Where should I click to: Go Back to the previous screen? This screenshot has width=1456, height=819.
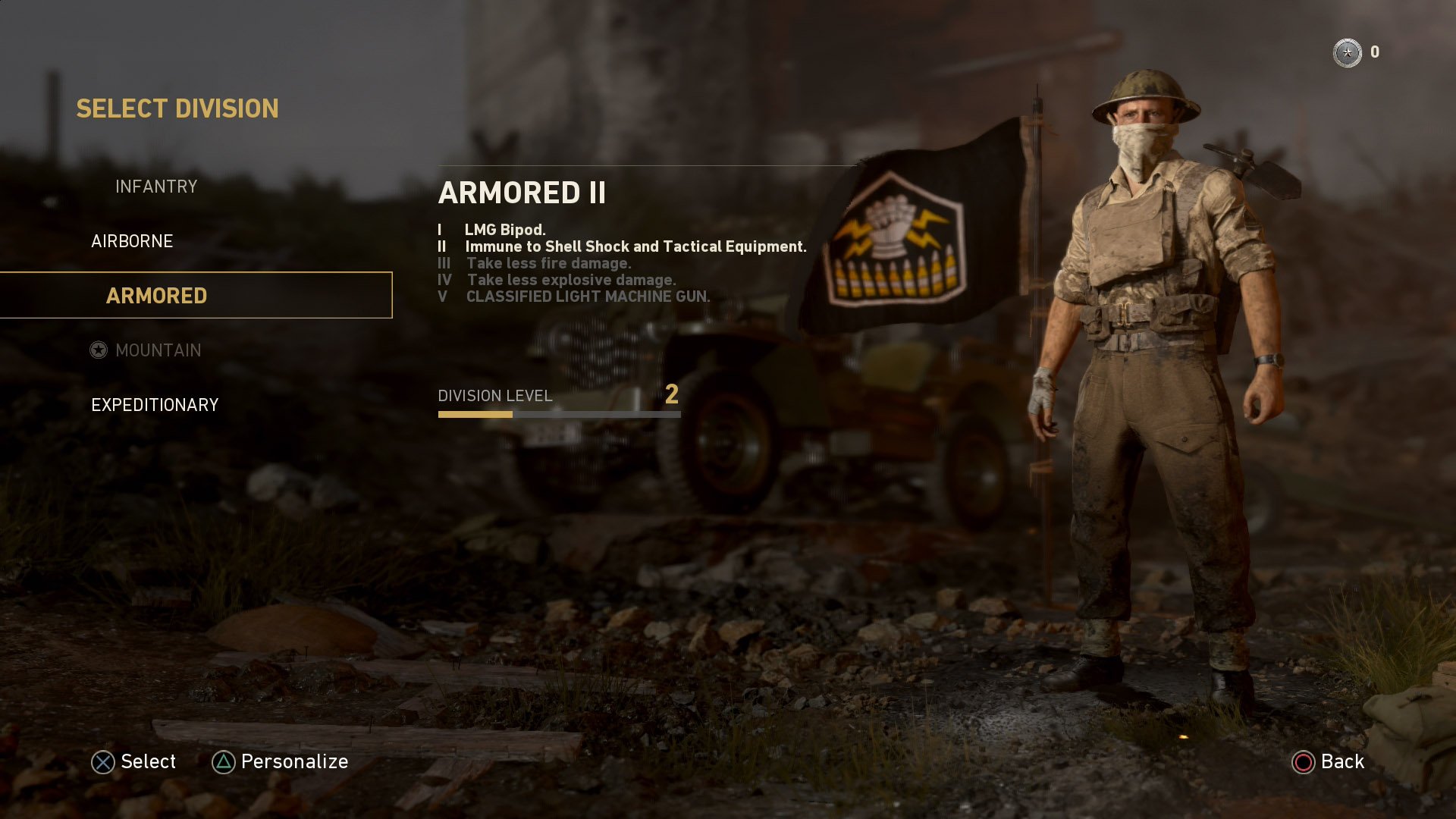pos(1341,761)
